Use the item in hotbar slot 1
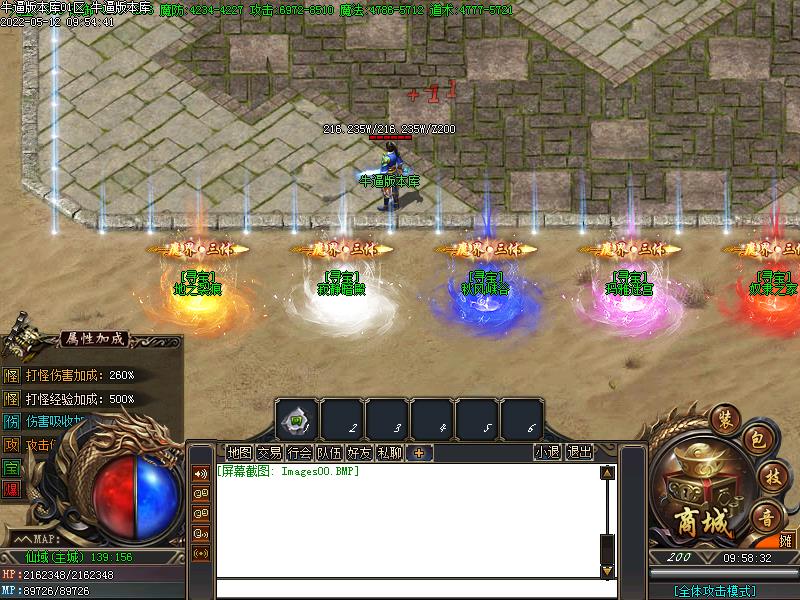Viewport: 800px width, 600px height. click(297, 419)
